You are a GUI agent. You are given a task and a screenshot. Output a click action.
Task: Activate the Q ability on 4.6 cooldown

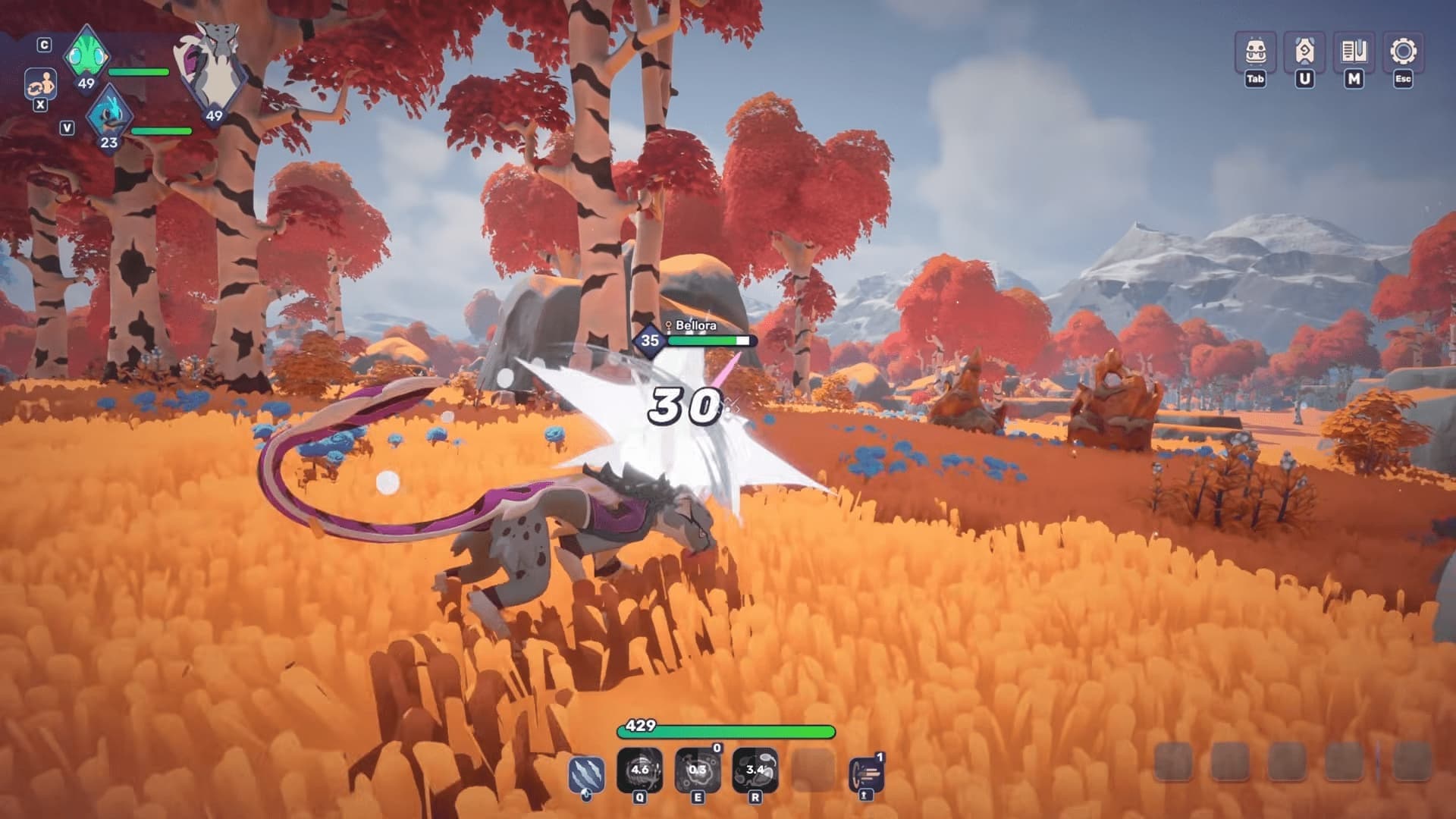[639, 770]
